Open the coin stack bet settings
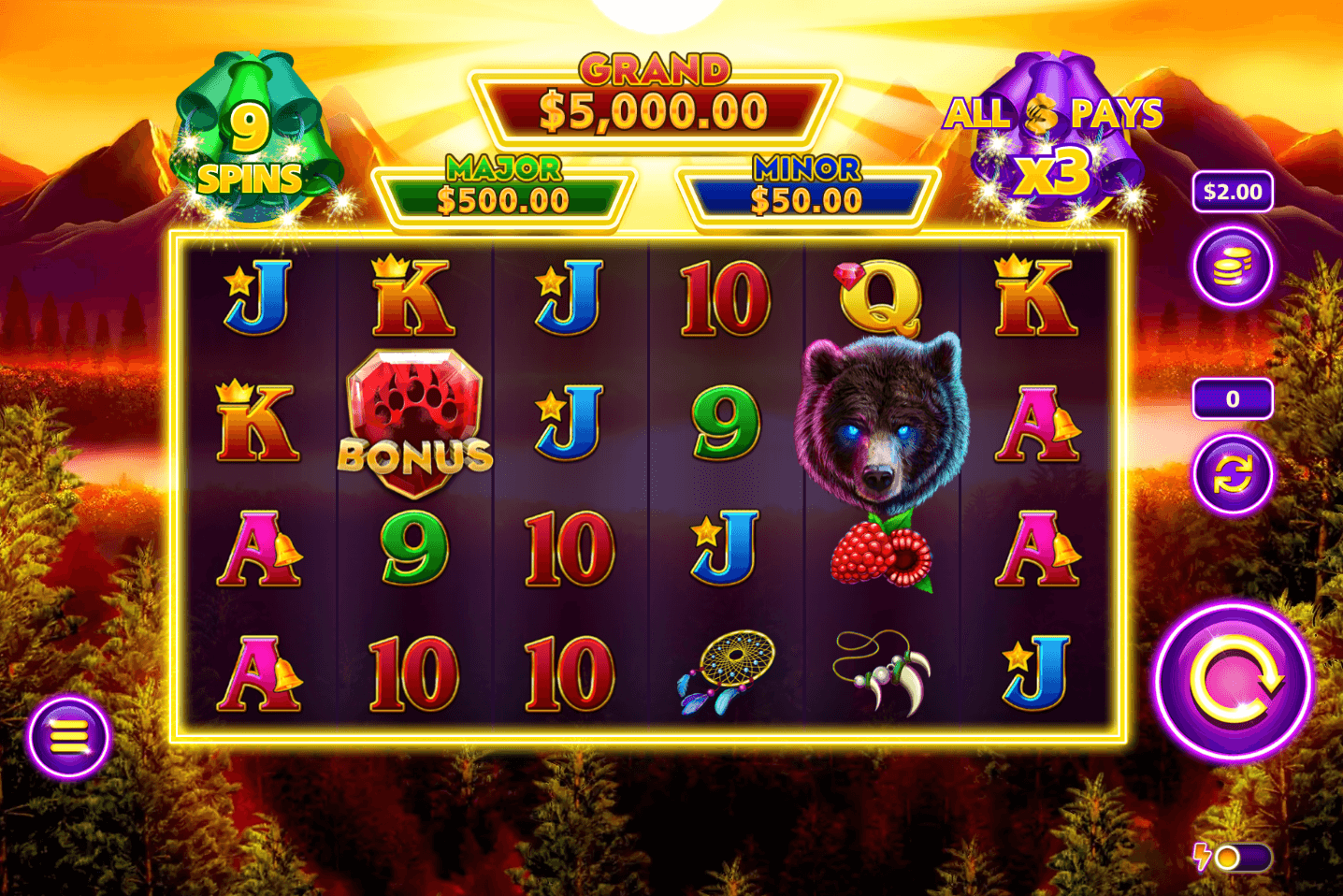Image resolution: width=1343 pixels, height=896 pixels. click(1233, 268)
